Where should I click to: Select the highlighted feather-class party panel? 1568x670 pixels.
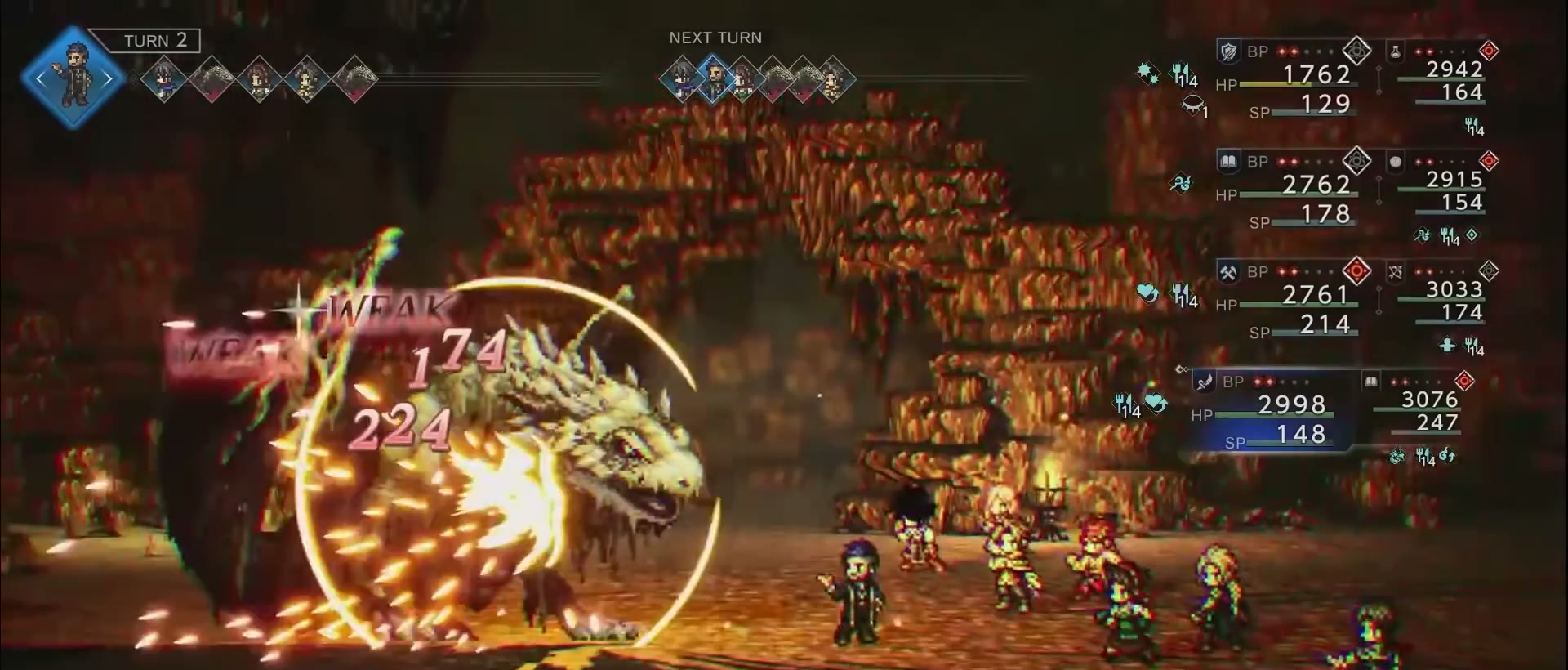pyautogui.click(x=1268, y=410)
